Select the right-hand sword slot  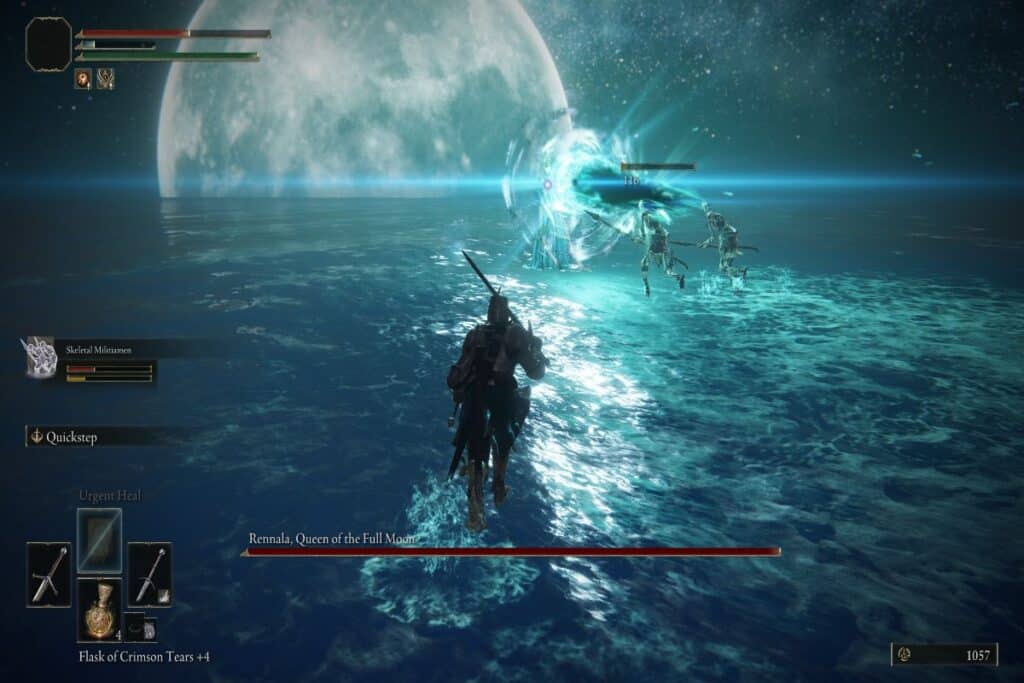click(x=149, y=574)
